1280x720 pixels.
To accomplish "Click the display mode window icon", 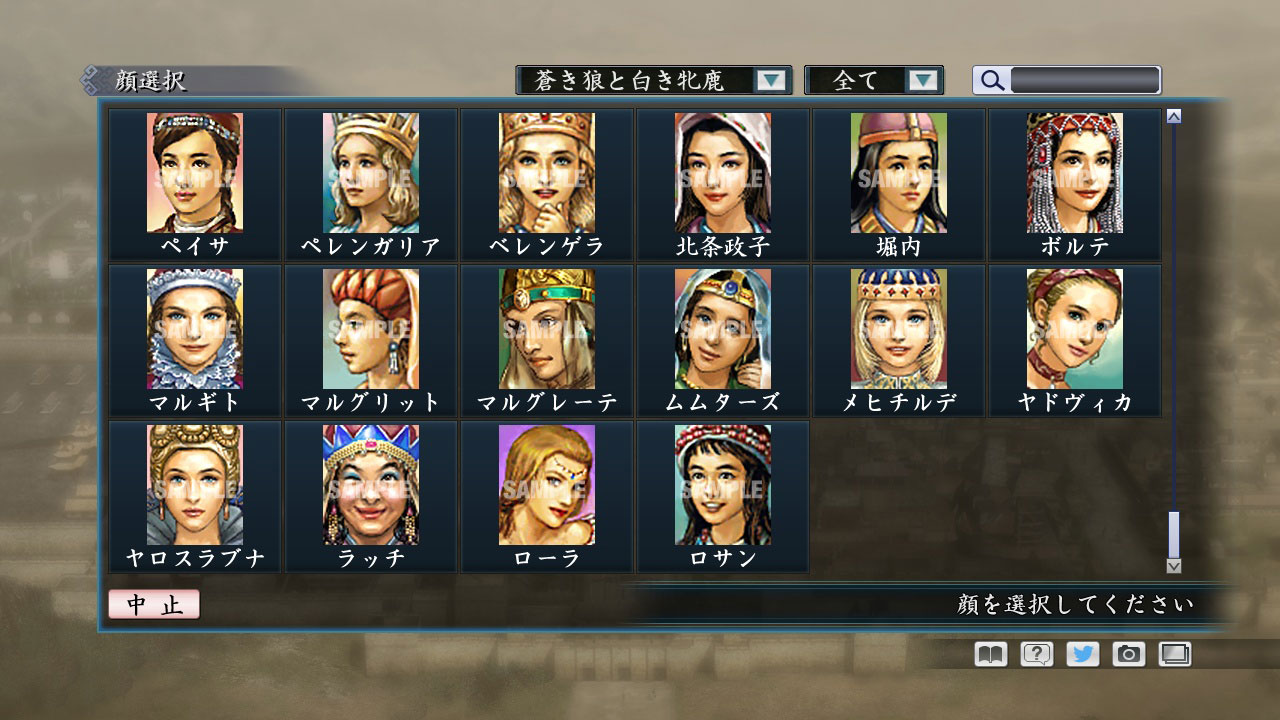I will click(1174, 653).
